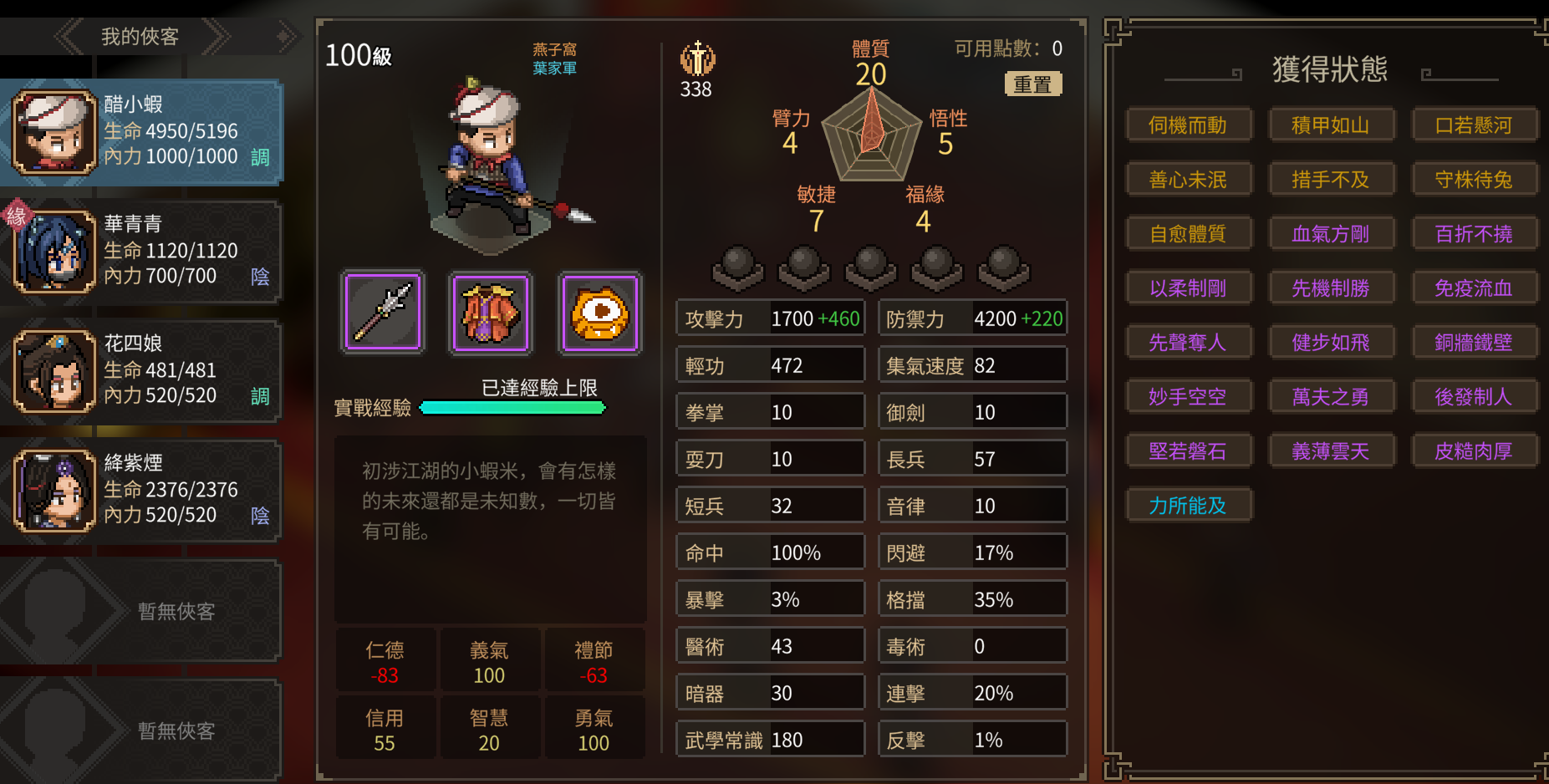Open the equipped spear weapon slot
The height and width of the screenshot is (784, 1549).
tap(383, 313)
